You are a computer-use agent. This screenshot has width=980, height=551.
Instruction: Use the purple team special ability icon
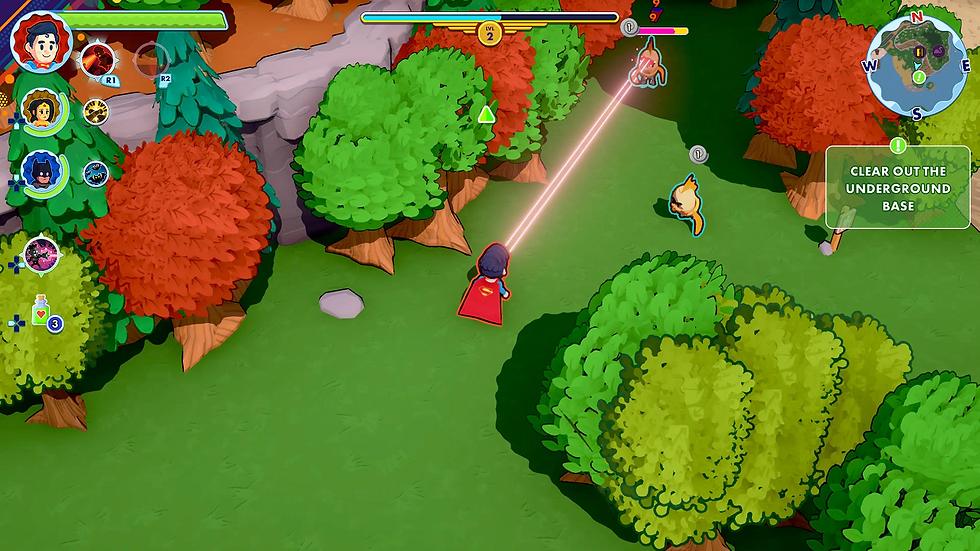[x=41, y=253]
